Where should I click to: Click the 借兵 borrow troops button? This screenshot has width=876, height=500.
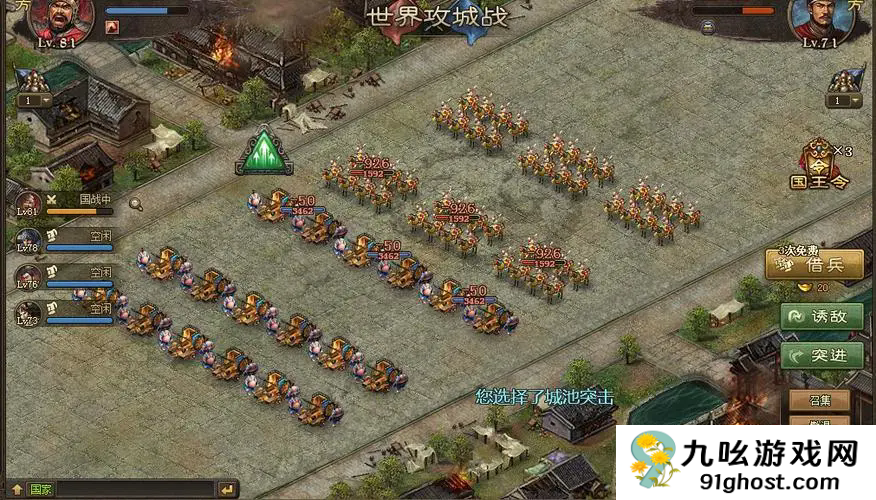(x=813, y=265)
